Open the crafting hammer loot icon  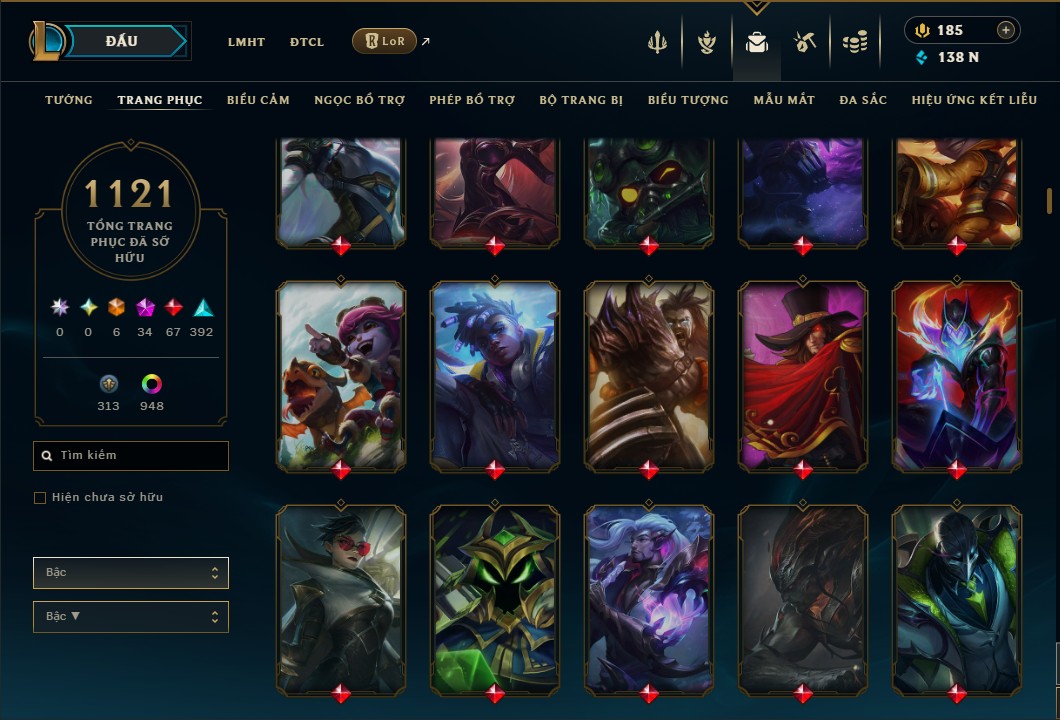pos(805,42)
